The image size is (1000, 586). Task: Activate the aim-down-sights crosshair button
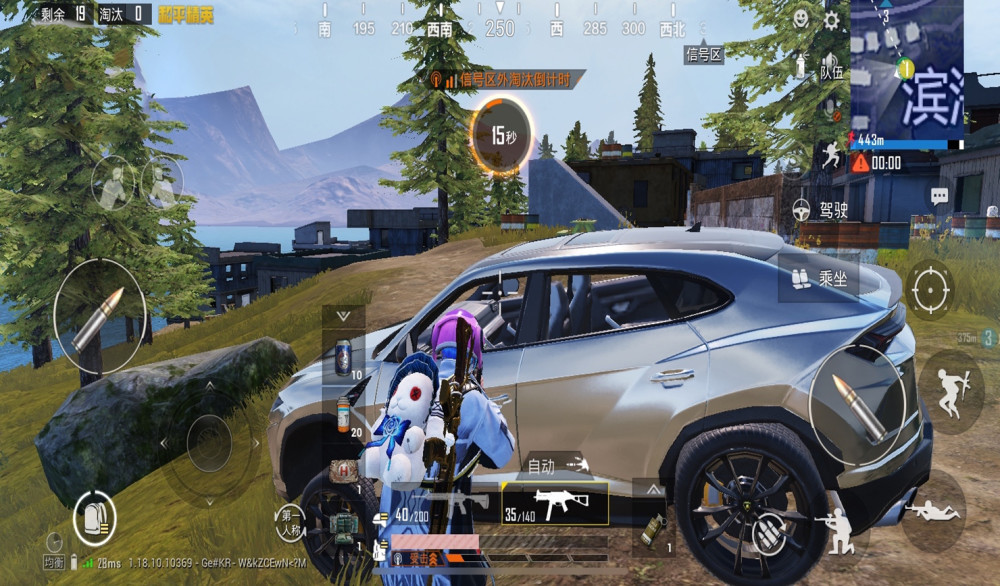929,289
